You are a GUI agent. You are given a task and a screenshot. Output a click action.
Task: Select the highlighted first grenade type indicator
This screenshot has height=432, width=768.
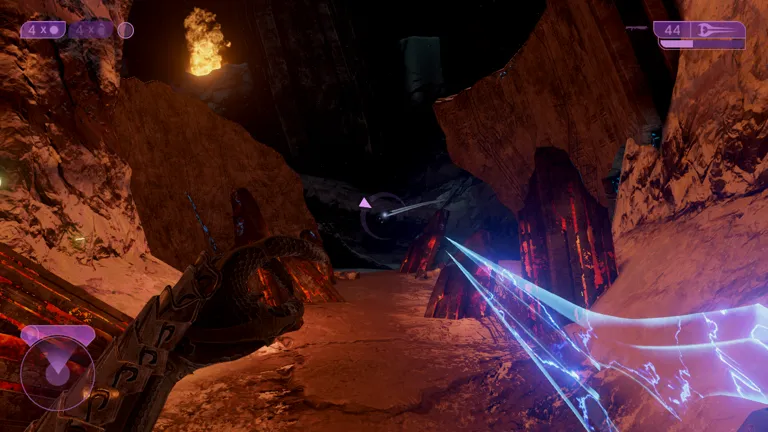[43, 30]
